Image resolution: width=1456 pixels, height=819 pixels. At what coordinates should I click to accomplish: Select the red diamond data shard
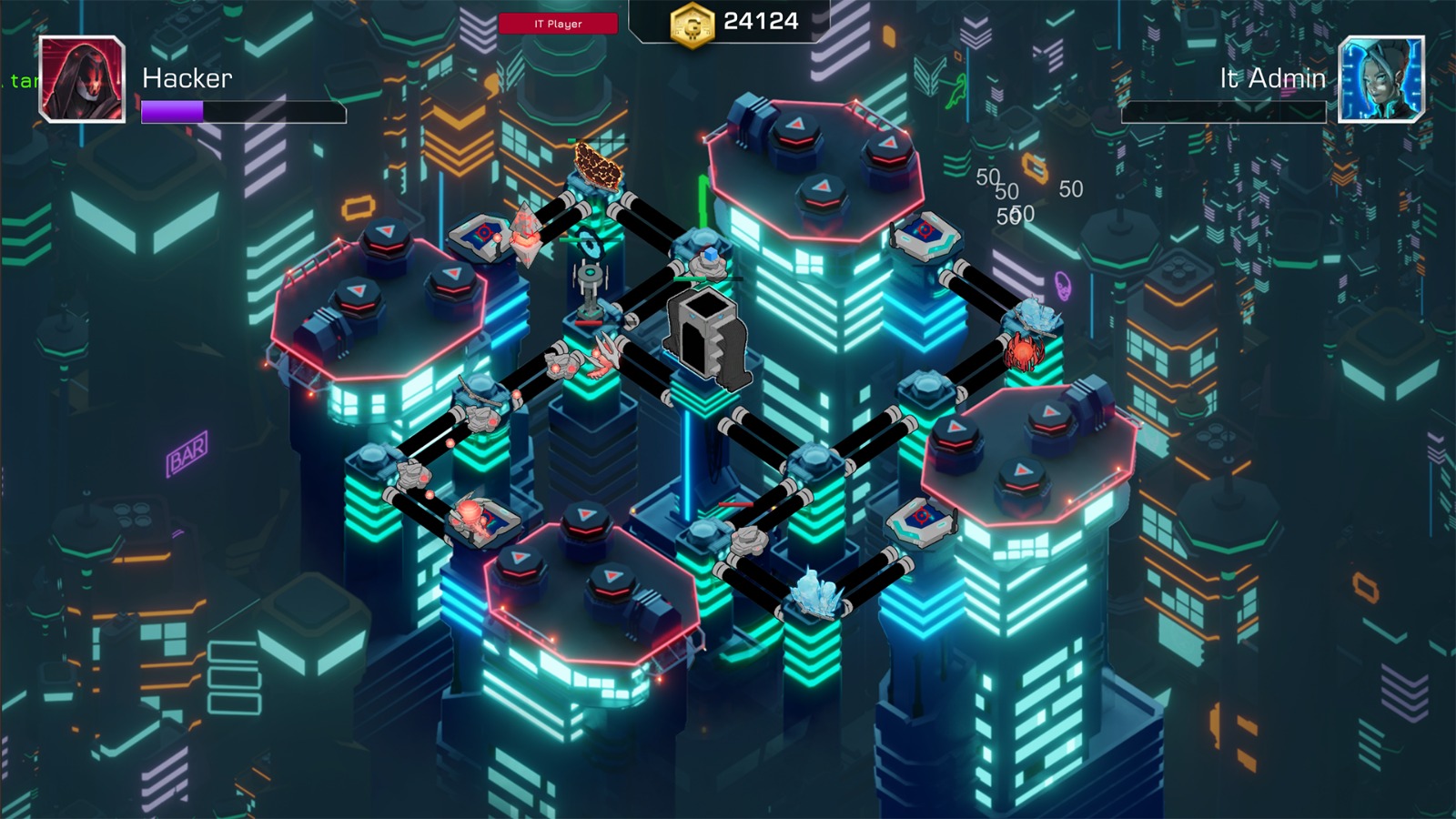tap(524, 232)
